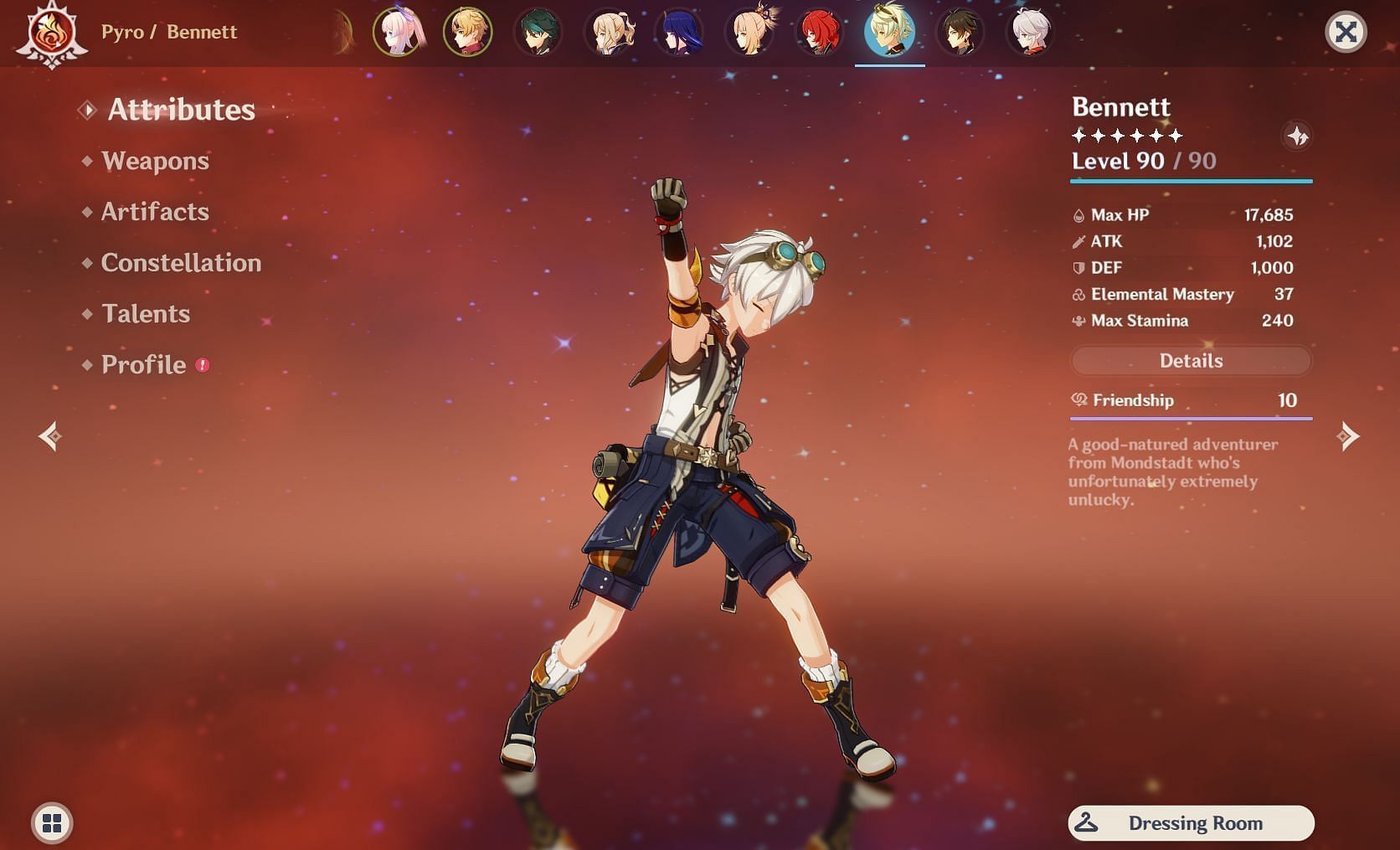Go to the previous character with left arrow

[x=50, y=436]
